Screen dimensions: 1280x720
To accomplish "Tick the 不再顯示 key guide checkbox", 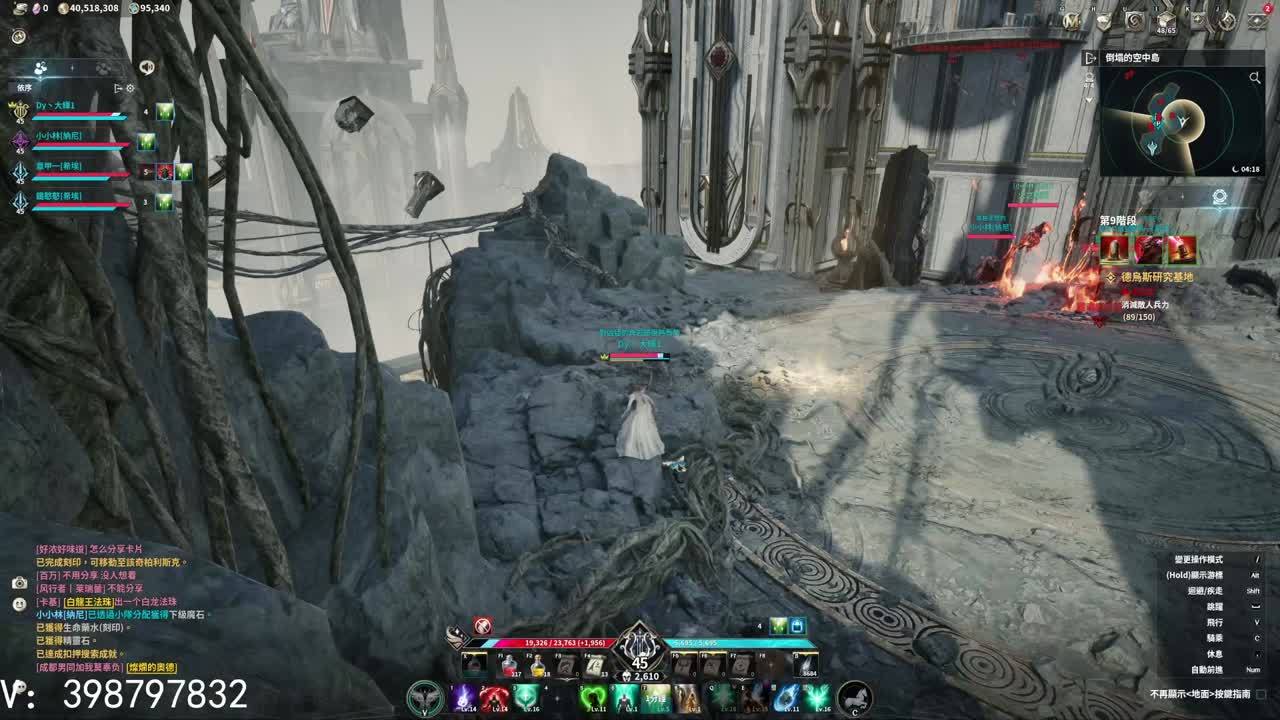I will (x=1261, y=694).
